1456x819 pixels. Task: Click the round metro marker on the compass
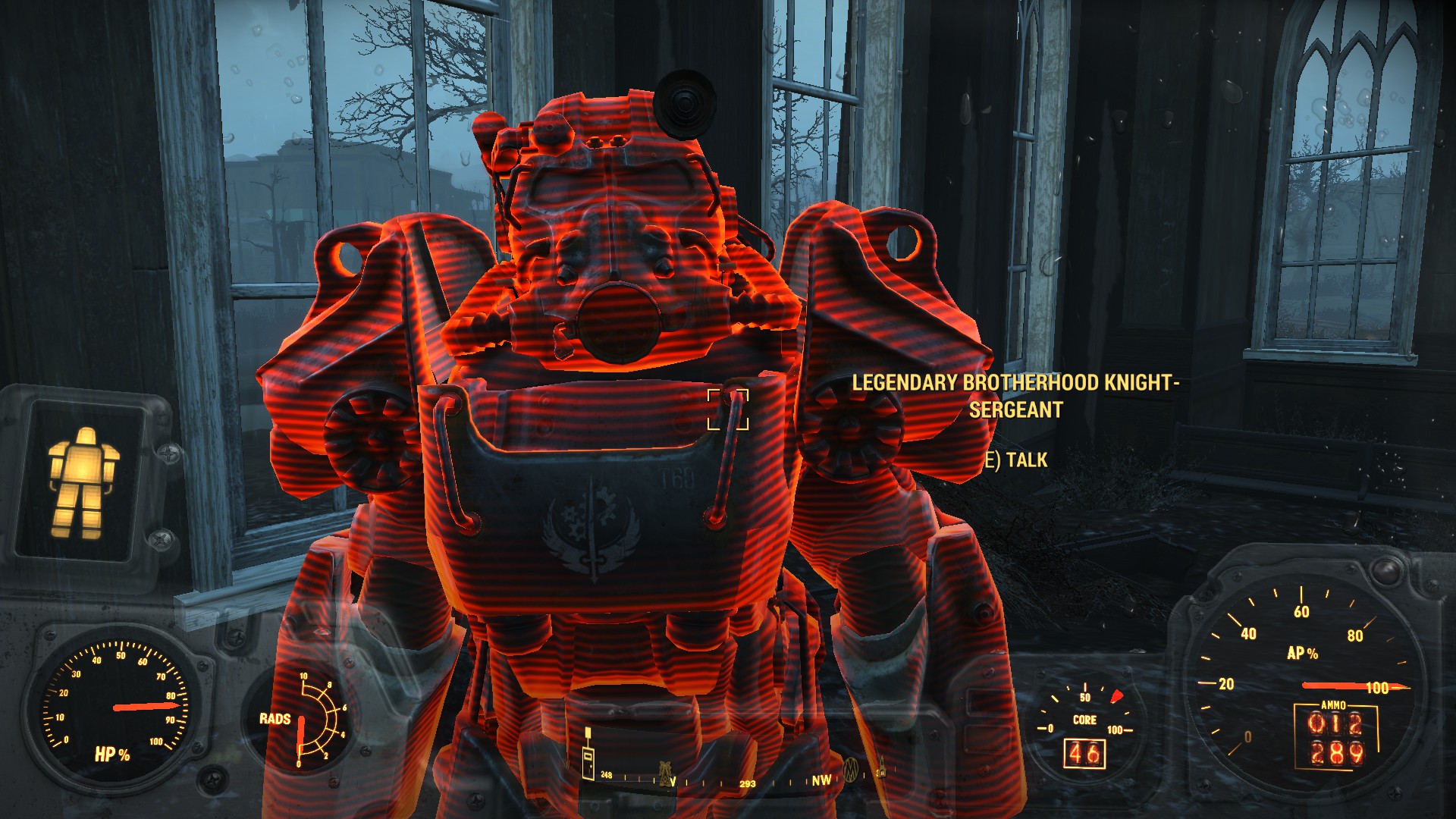(x=851, y=769)
